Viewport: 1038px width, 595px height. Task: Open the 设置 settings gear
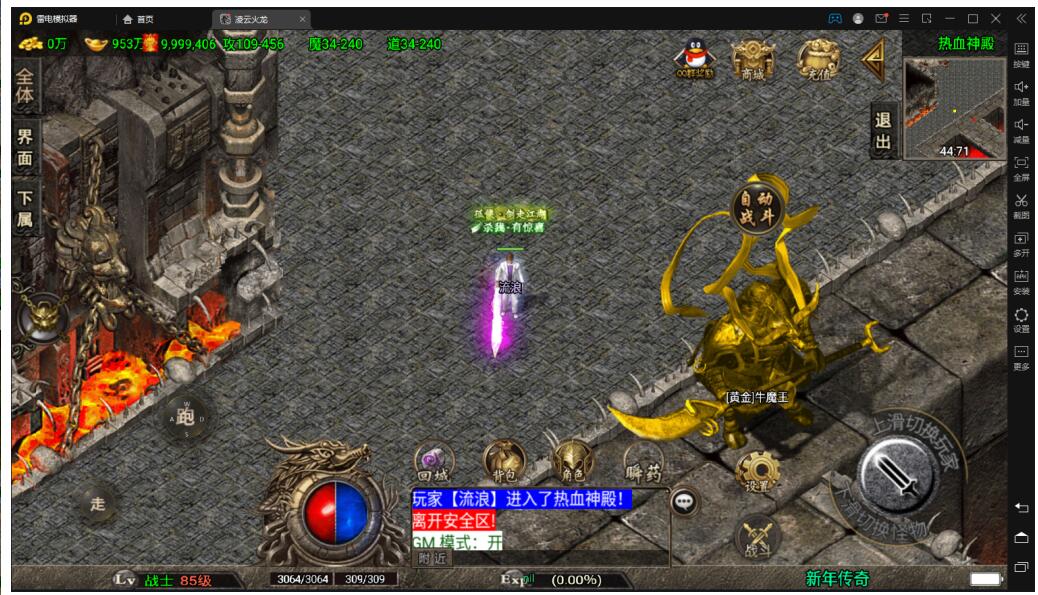(757, 472)
